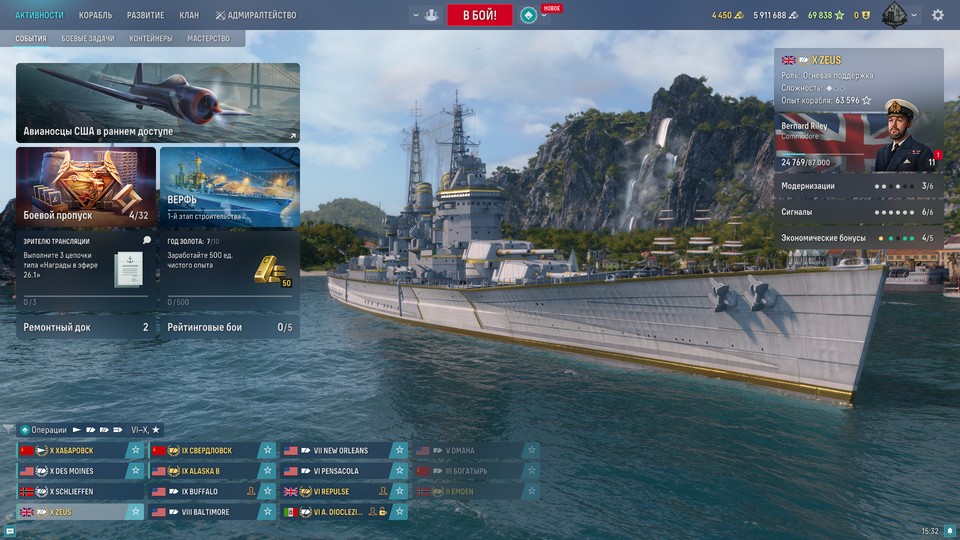Open the Модернизации upgrades row

pos(858,186)
